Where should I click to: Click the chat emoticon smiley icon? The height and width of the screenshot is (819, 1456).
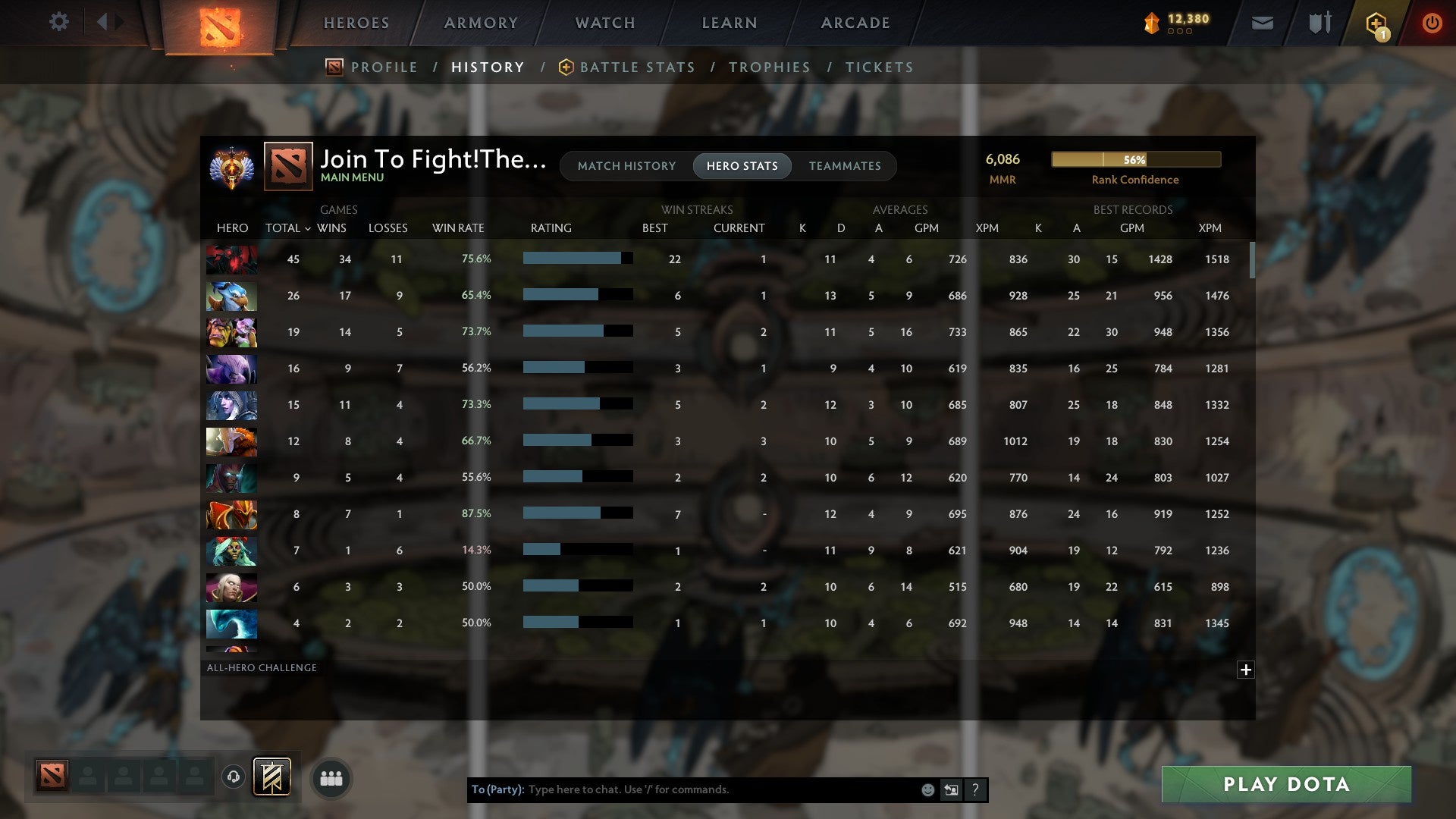coord(928,789)
